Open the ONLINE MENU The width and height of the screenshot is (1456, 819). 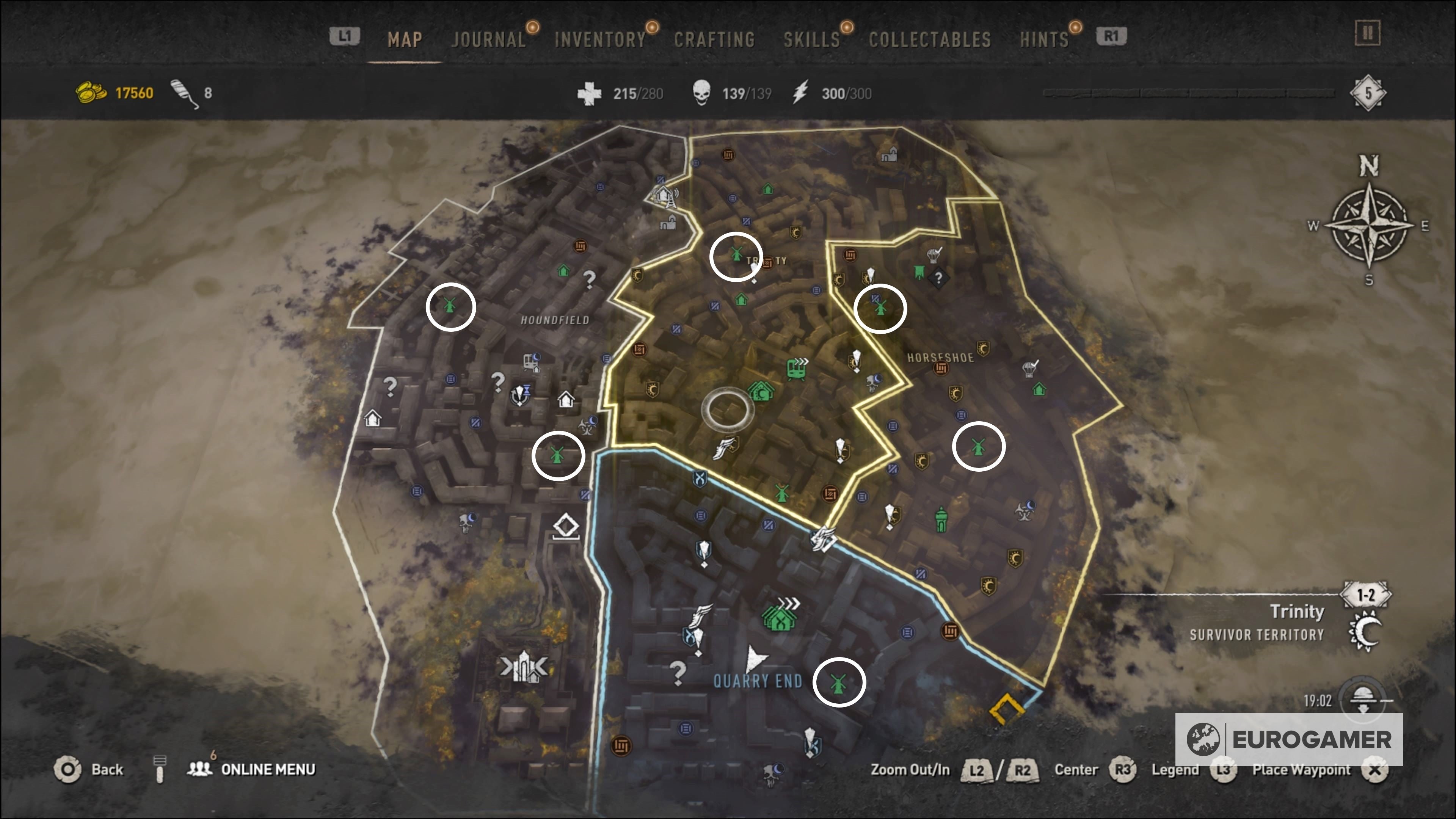tap(266, 769)
